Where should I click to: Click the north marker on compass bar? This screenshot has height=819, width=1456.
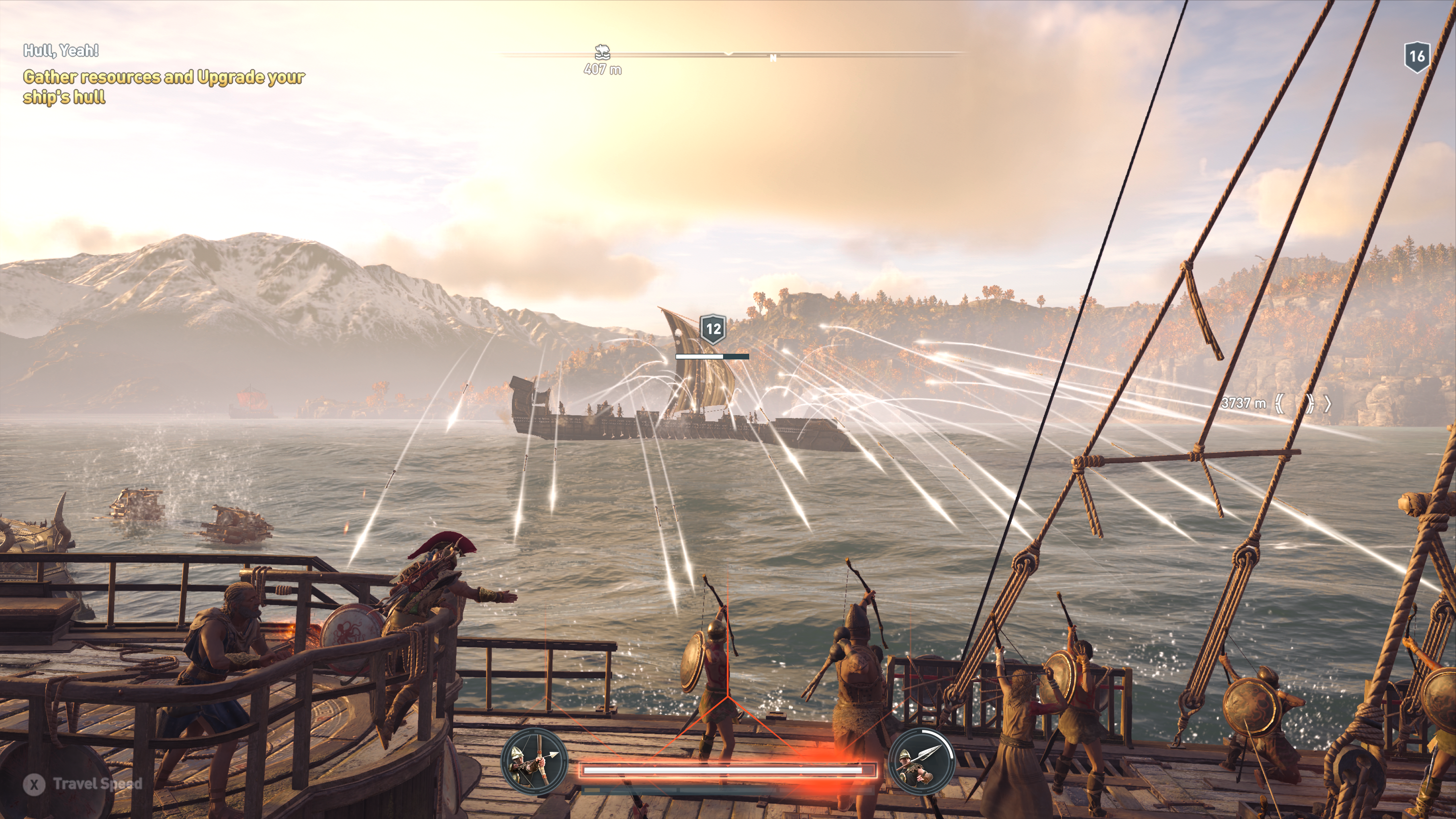773,58
